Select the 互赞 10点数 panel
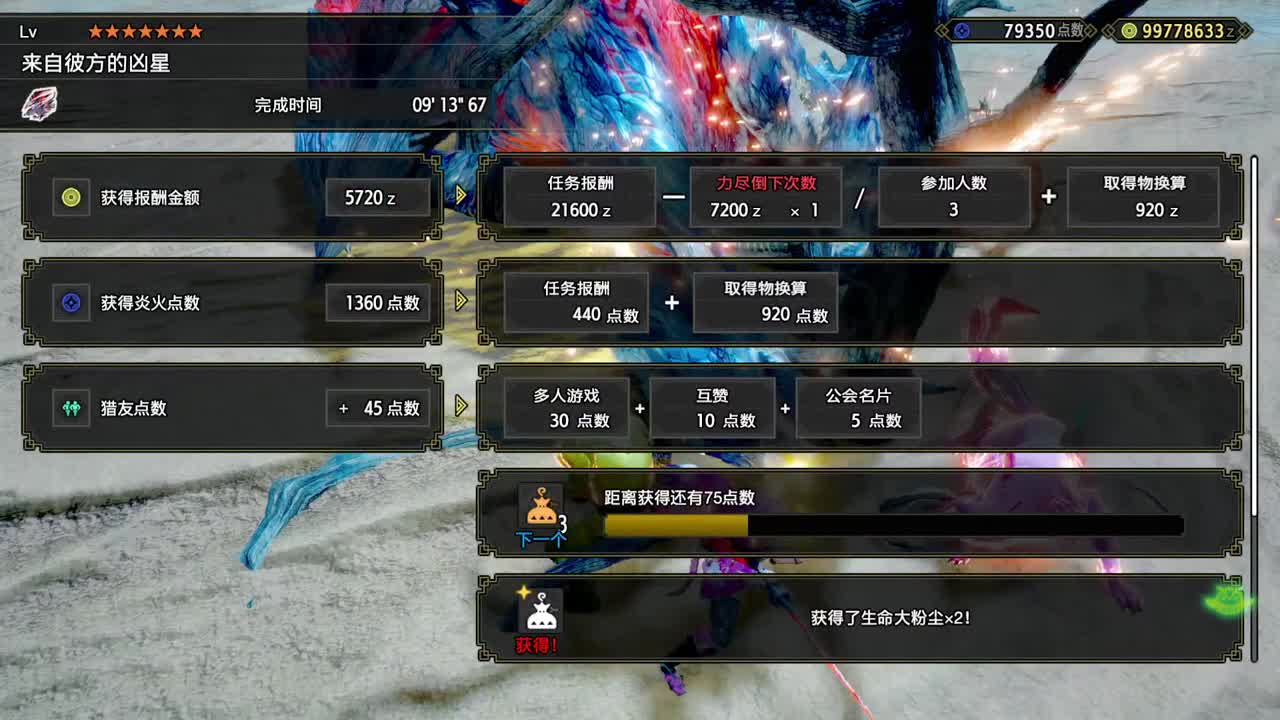The image size is (1280, 720). [712, 408]
